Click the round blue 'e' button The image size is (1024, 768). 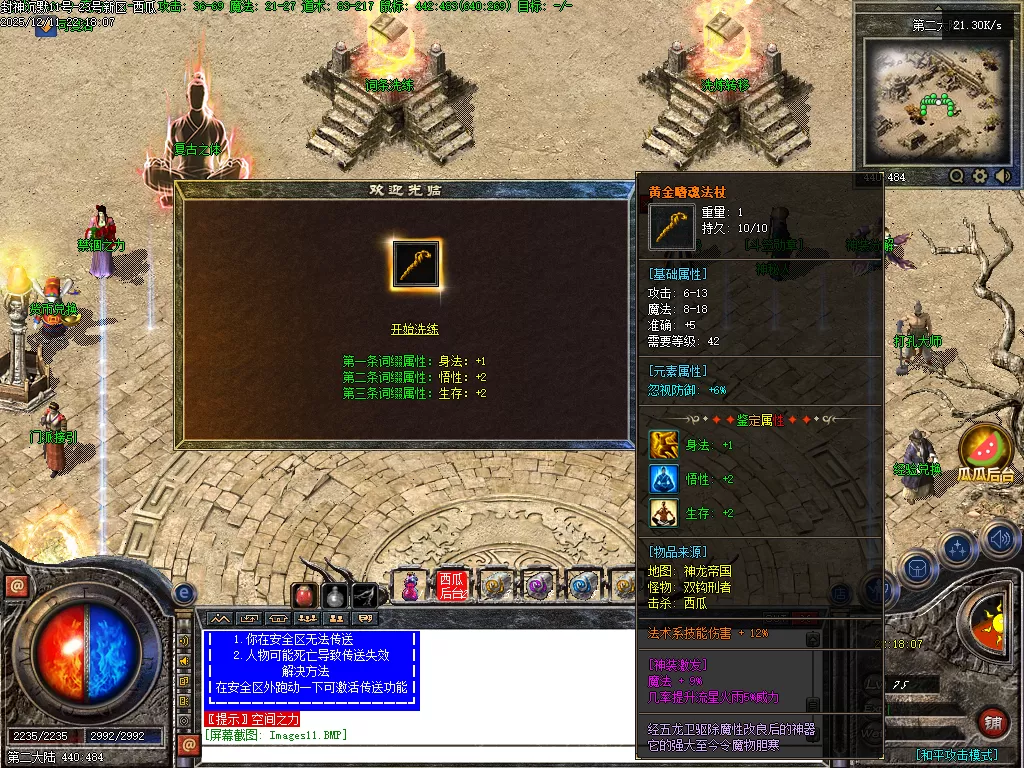184,593
